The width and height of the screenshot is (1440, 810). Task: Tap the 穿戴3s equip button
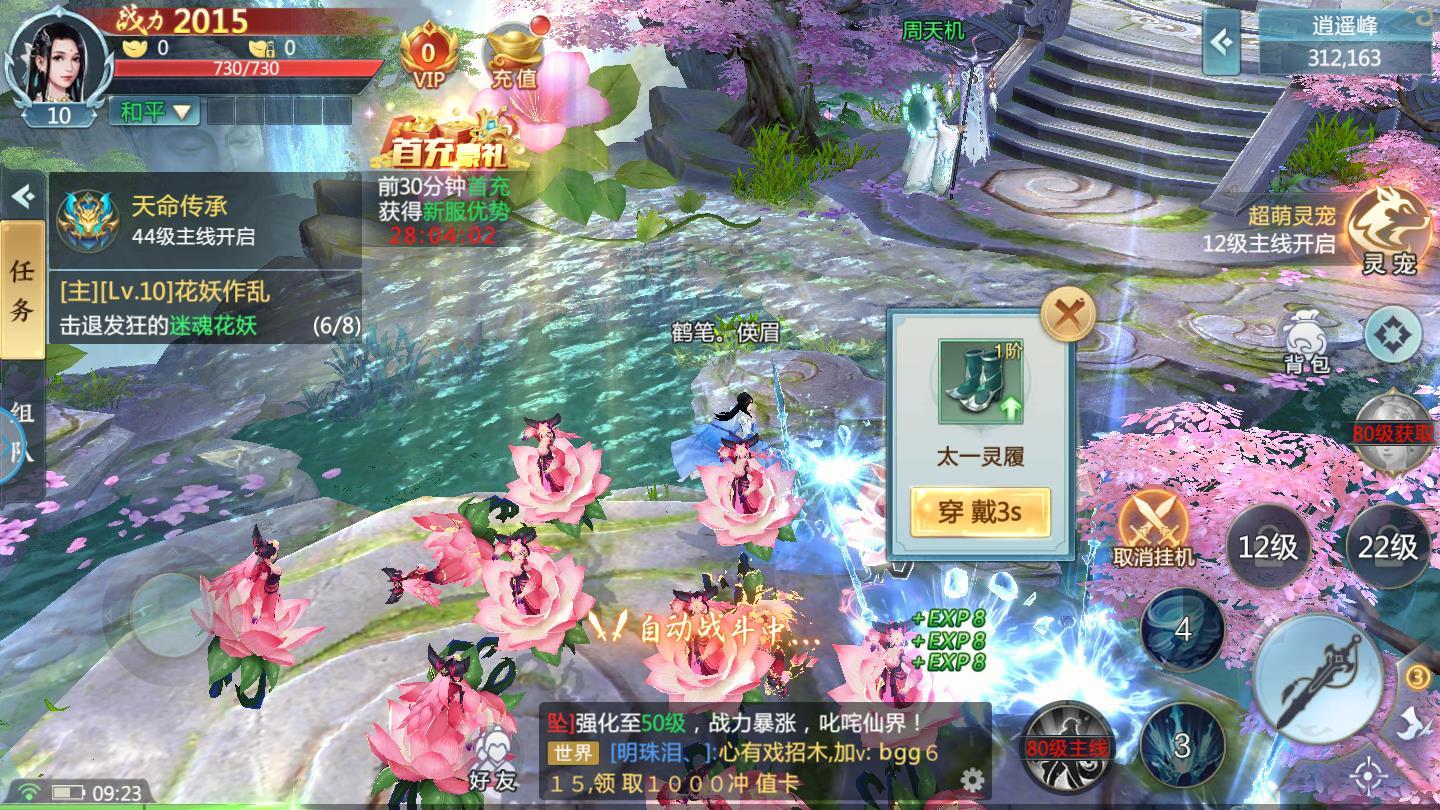pyautogui.click(x=979, y=511)
